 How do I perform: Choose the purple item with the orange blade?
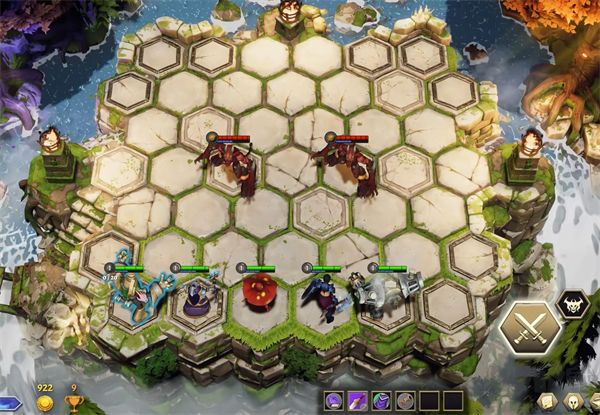[358, 401]
